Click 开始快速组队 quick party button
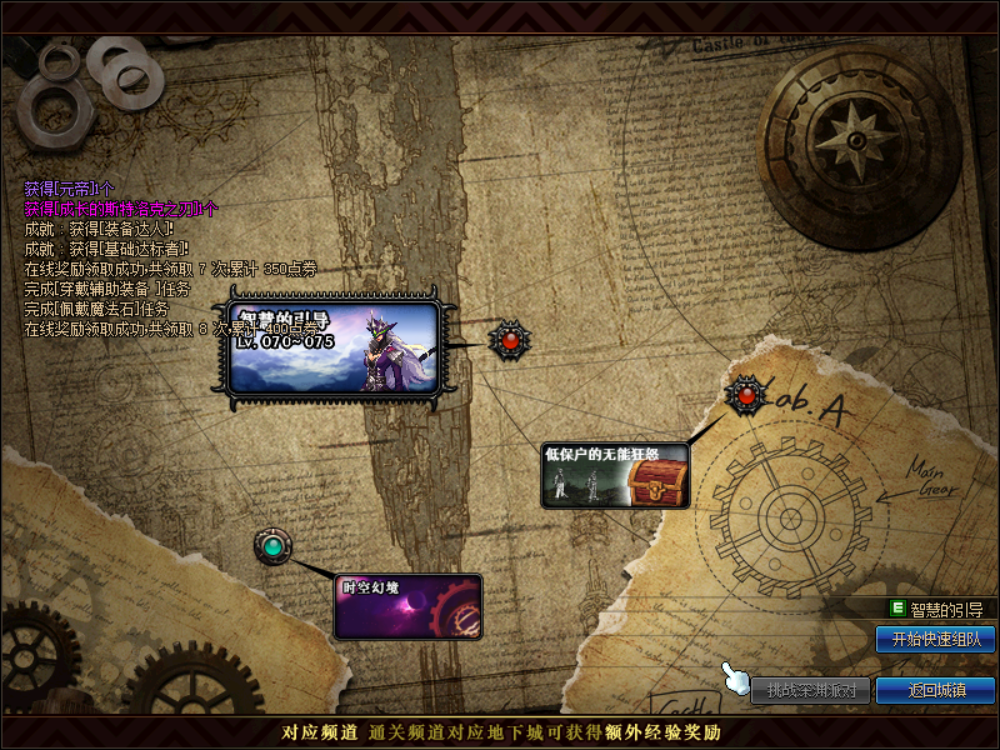 click(935, 640)
